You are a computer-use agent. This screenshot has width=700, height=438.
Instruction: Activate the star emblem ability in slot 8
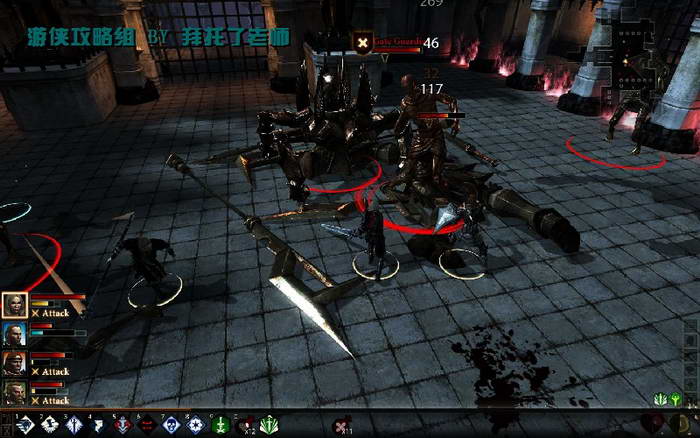coord(195,425)
